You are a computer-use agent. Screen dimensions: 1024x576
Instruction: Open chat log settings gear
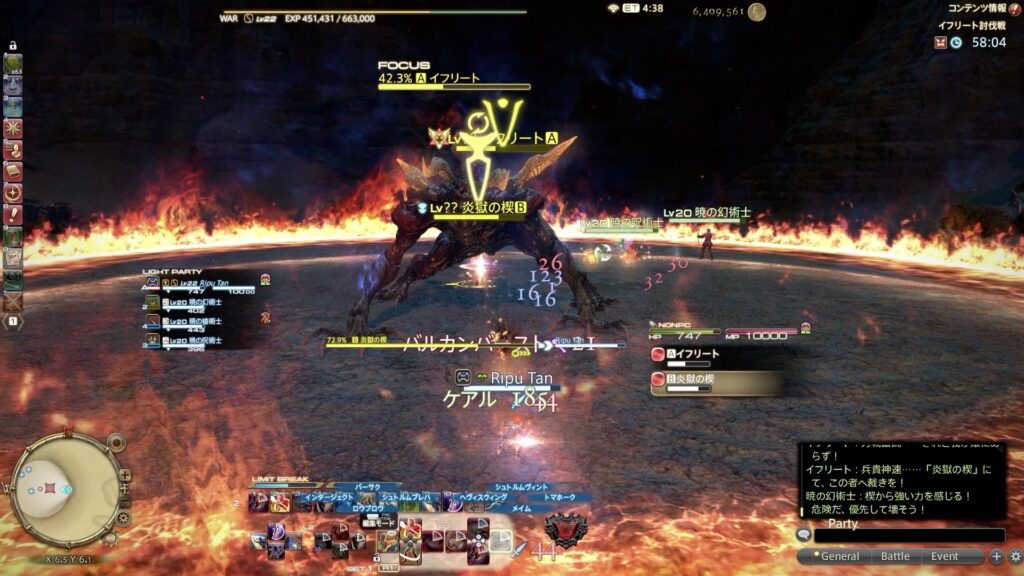click(1015, 556)
